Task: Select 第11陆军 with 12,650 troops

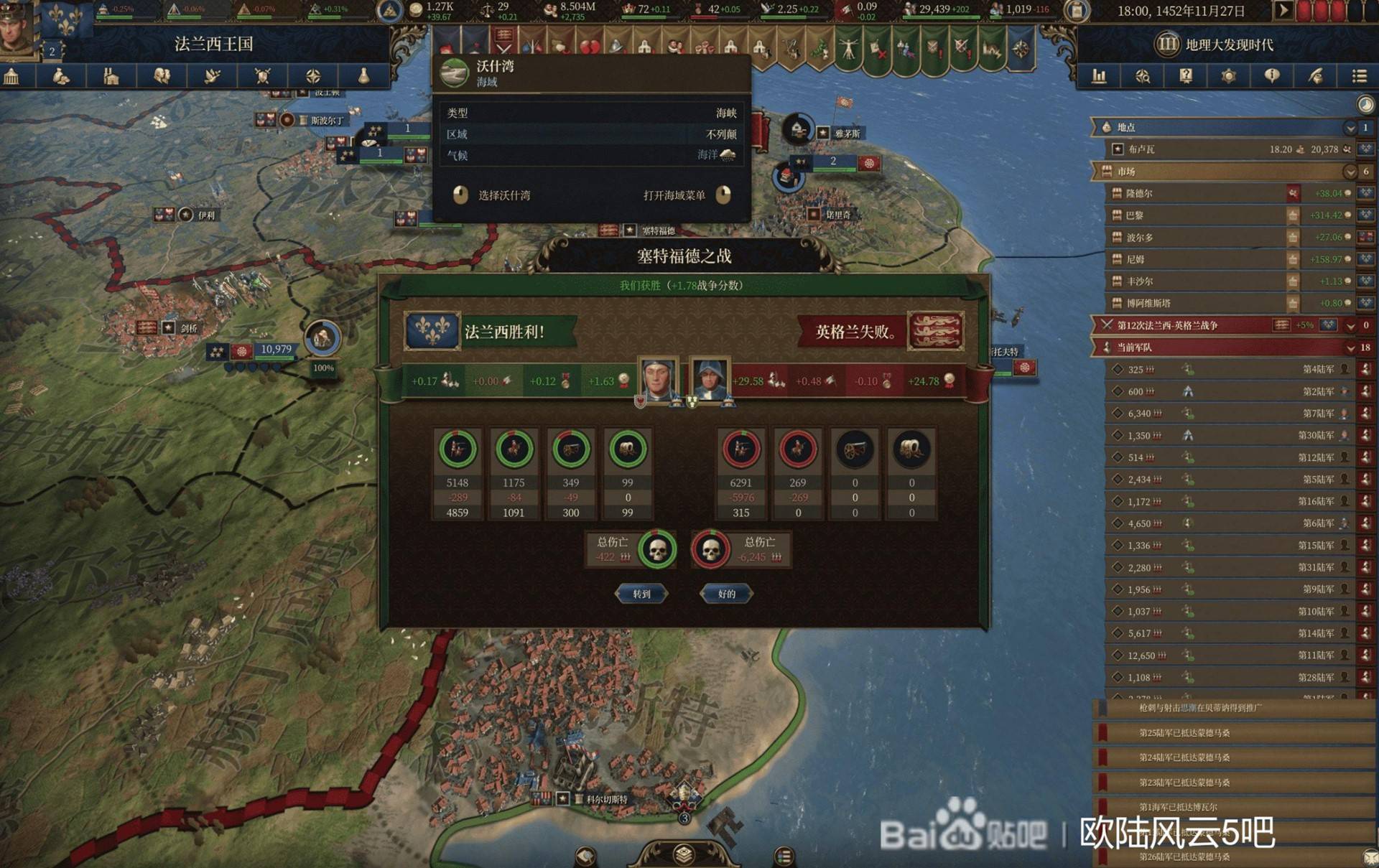Action: (x=1228, y=655)
